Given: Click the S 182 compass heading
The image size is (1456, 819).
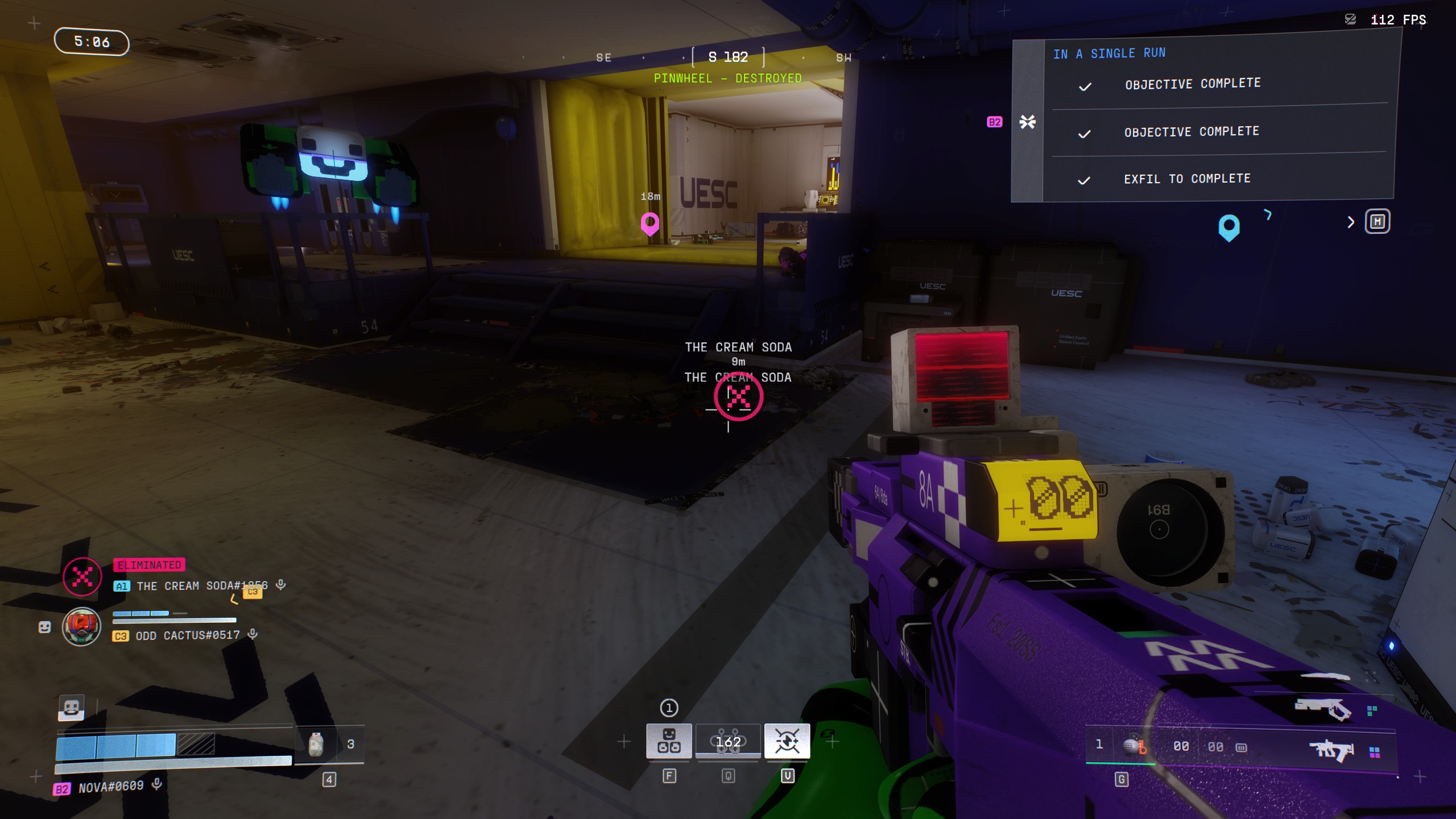Looking at the screenshot, I should (x=728, y=57).
